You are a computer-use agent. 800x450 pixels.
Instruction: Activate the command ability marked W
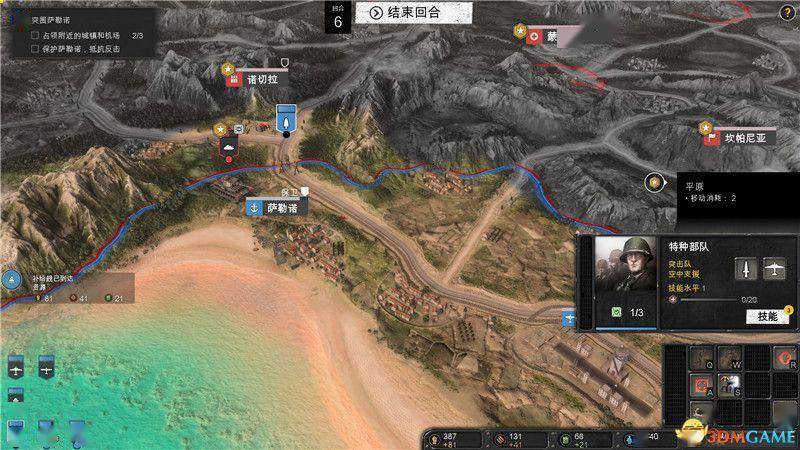pos(729,356)
